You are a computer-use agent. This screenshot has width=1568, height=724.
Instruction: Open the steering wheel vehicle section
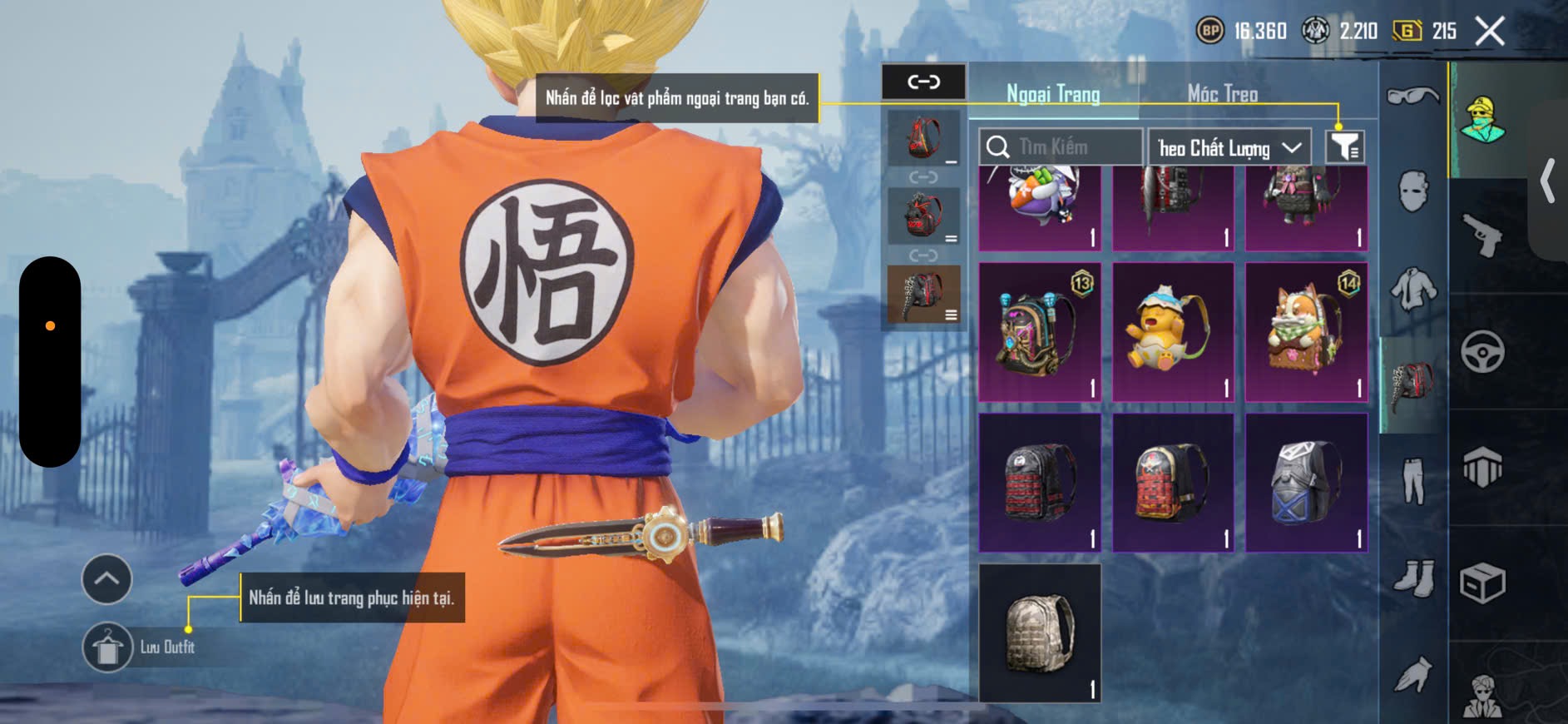tap(1482, 351)
